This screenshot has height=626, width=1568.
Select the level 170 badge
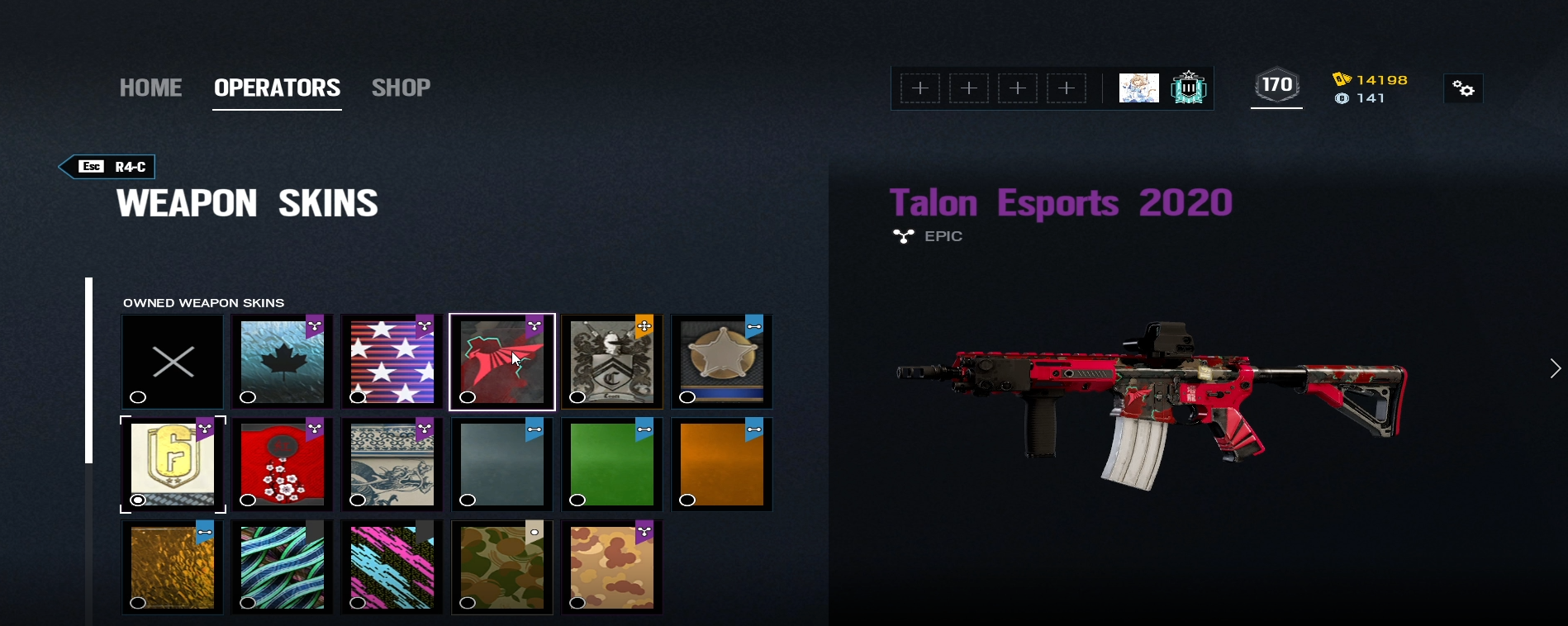pos(1276,83)
